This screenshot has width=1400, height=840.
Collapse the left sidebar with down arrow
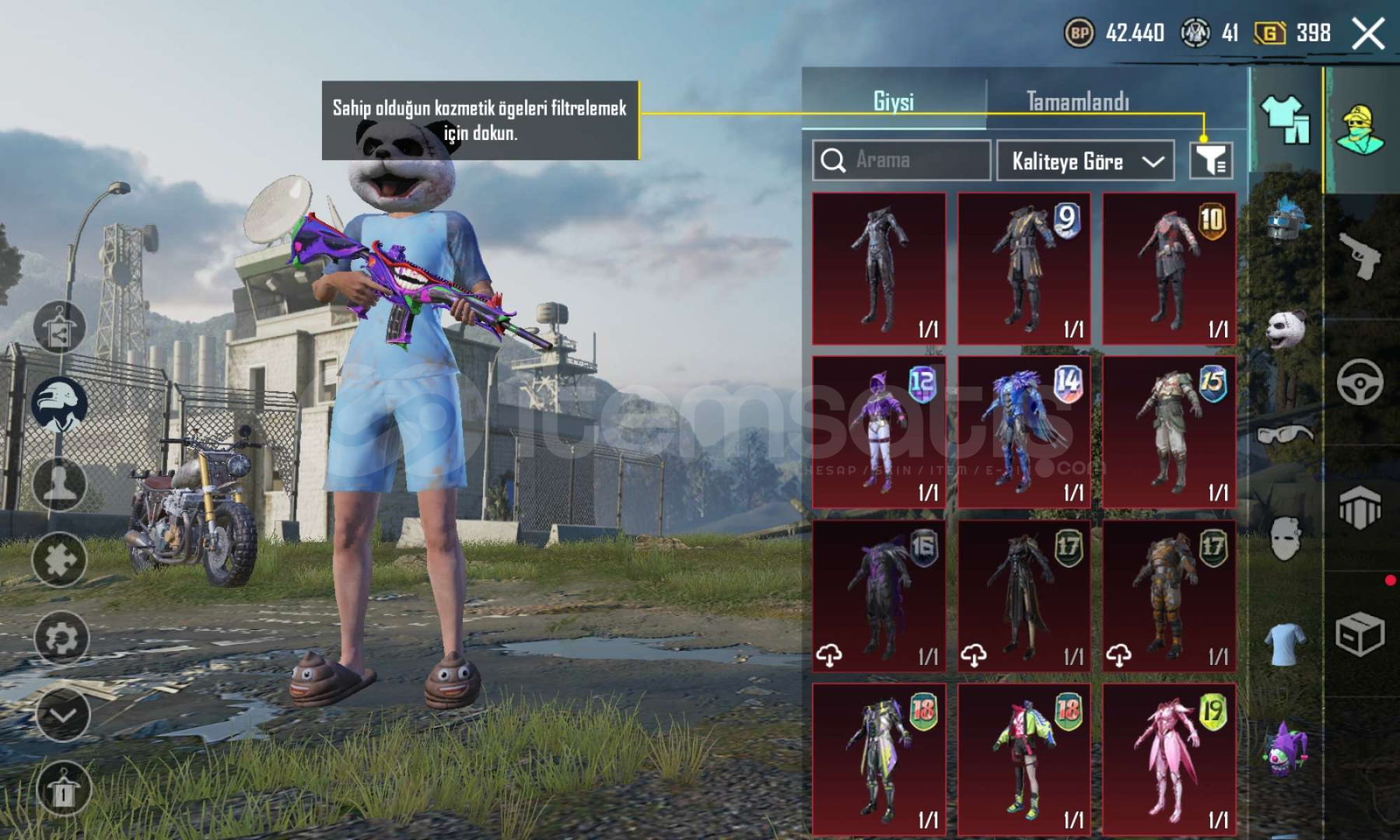pyautogui.click(x=62, y=715)
